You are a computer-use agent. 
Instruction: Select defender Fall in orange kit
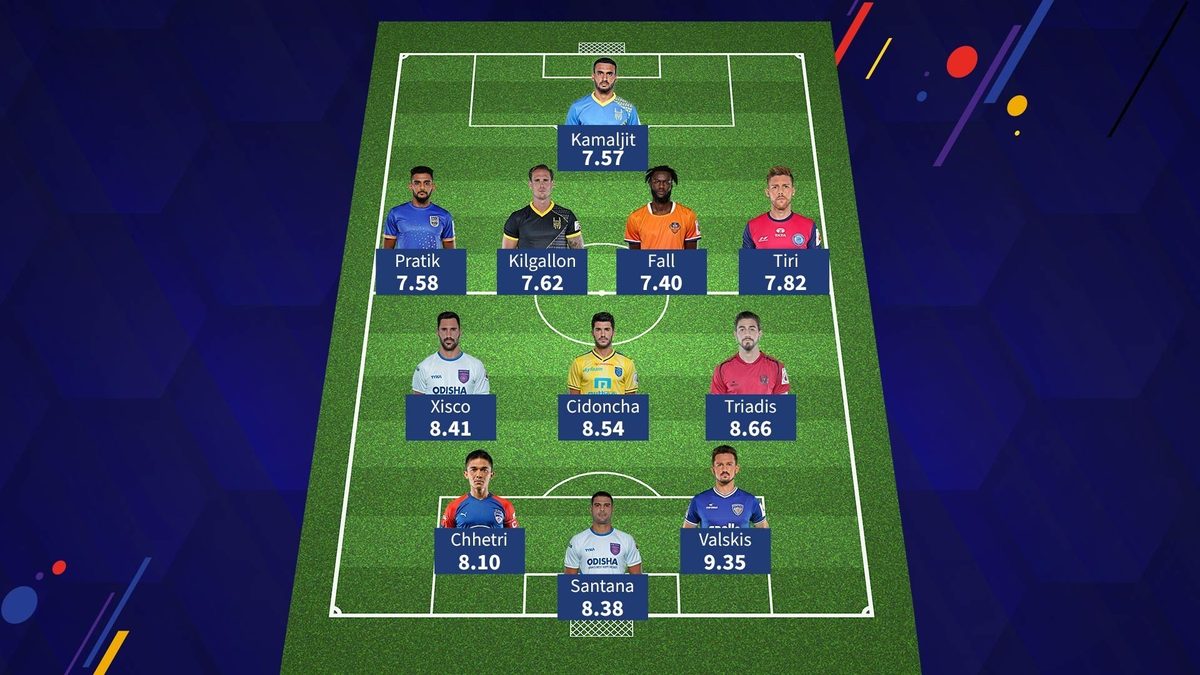pos(662,271)
